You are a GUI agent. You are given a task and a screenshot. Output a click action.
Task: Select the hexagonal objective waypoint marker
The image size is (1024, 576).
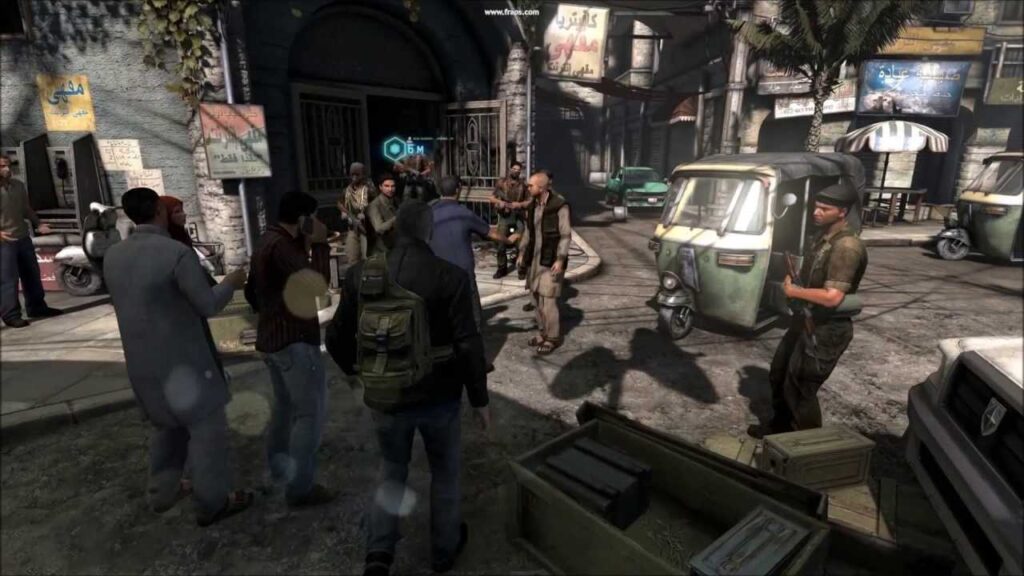point(394,149)
